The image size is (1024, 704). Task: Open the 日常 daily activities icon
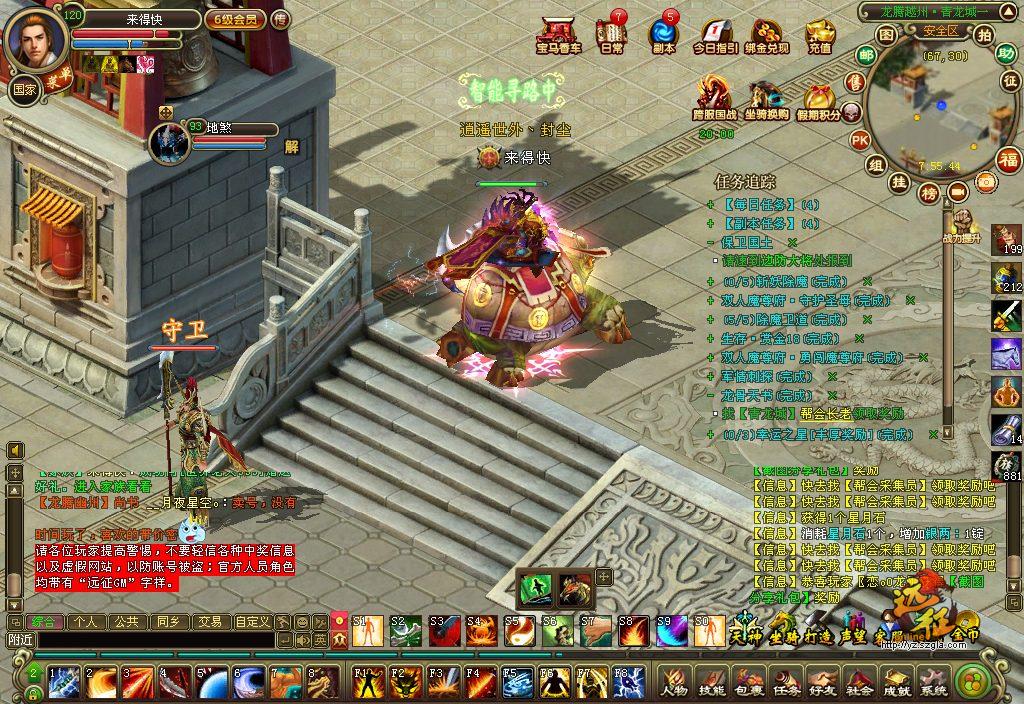[x=612, y=36]
